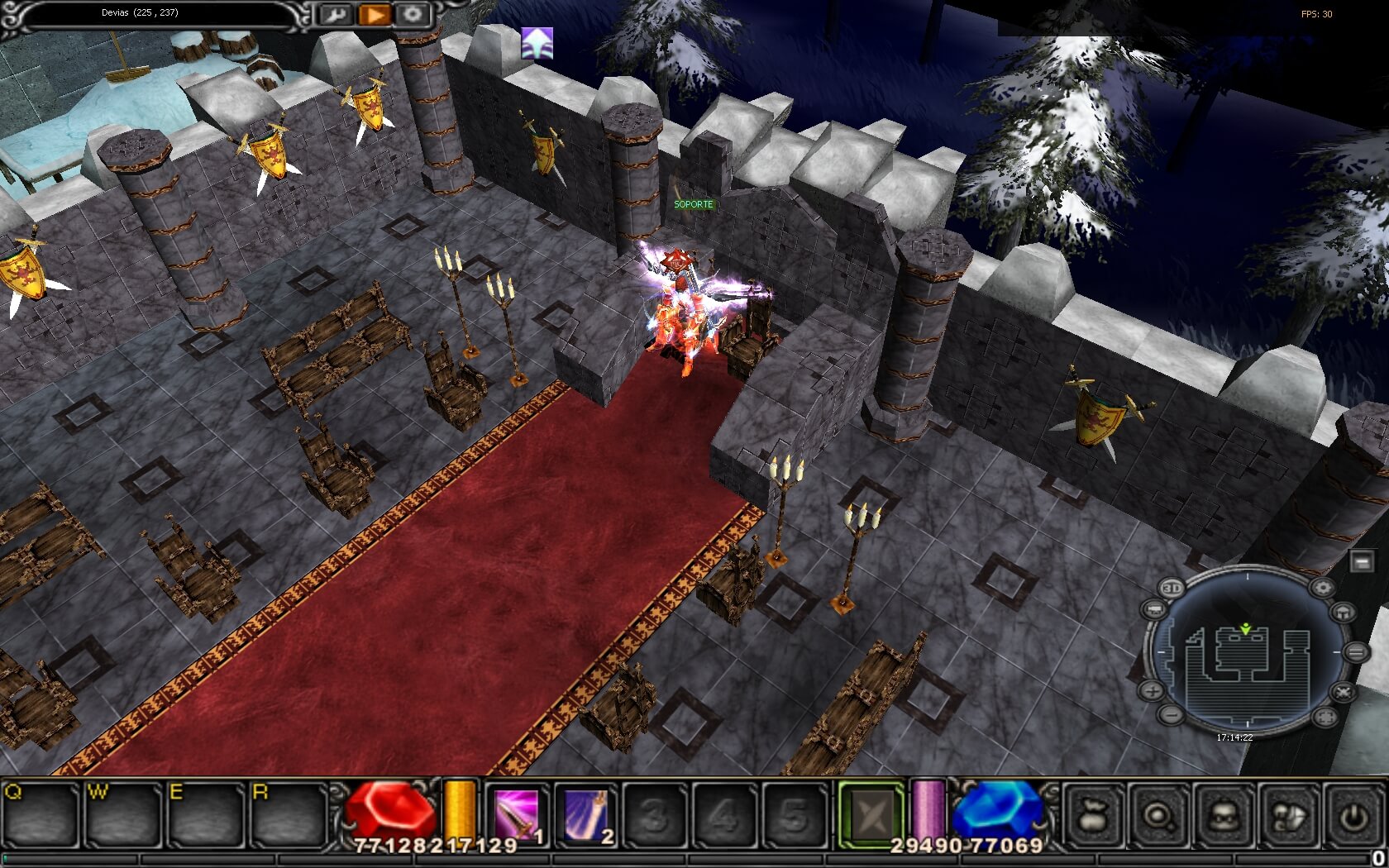
Task: Open the inventory bag
Action: tap(1094, 818)
